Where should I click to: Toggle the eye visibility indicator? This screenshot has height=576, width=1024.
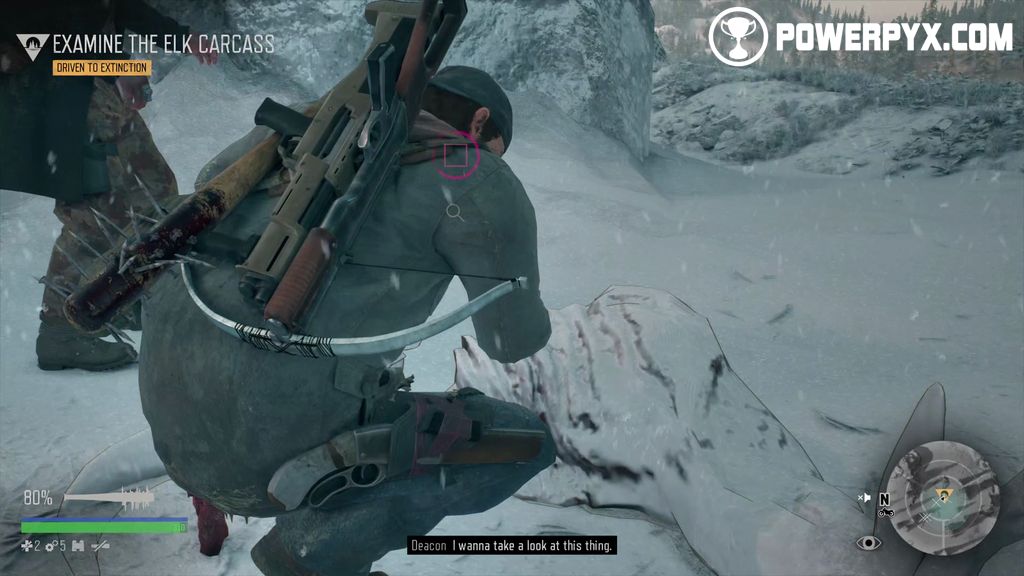[869, 542]
